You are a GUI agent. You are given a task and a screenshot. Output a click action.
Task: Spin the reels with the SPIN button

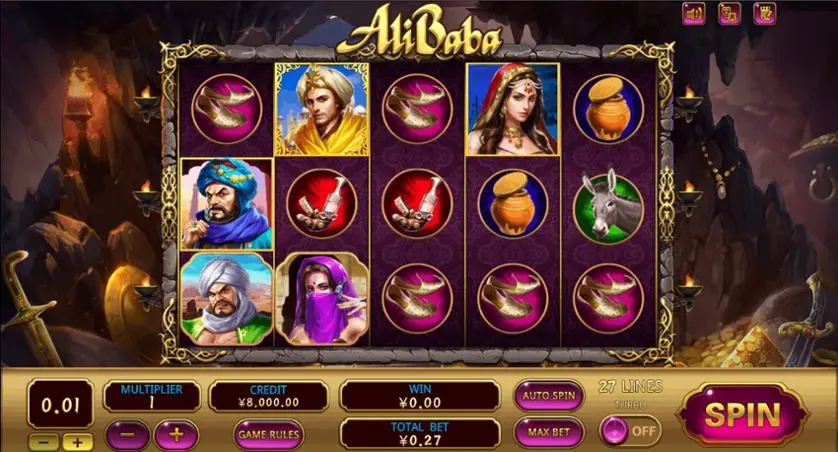[x=742, y=412]
